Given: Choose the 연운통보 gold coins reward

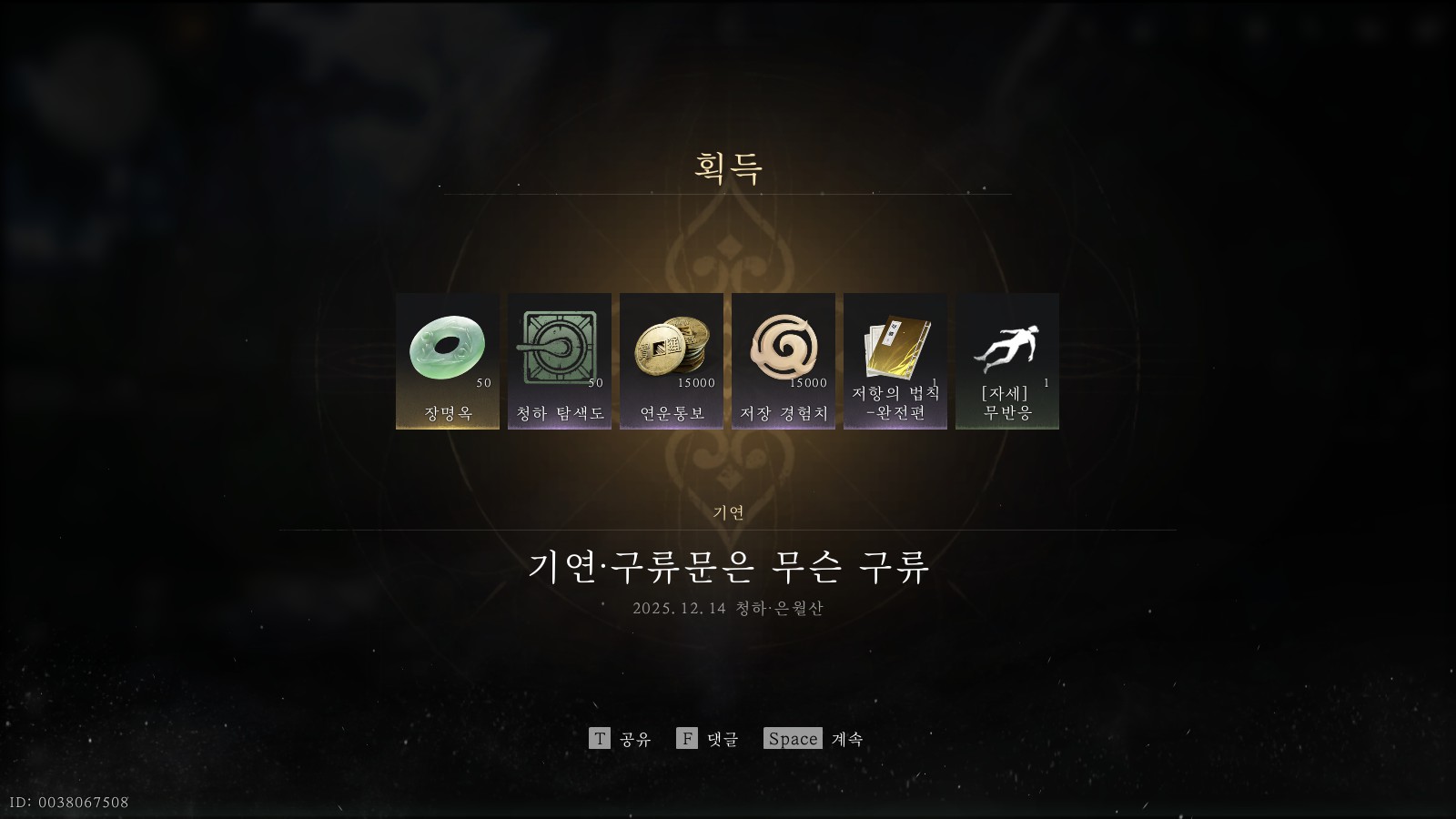Looking at the screenshot, I should (672, 360).
